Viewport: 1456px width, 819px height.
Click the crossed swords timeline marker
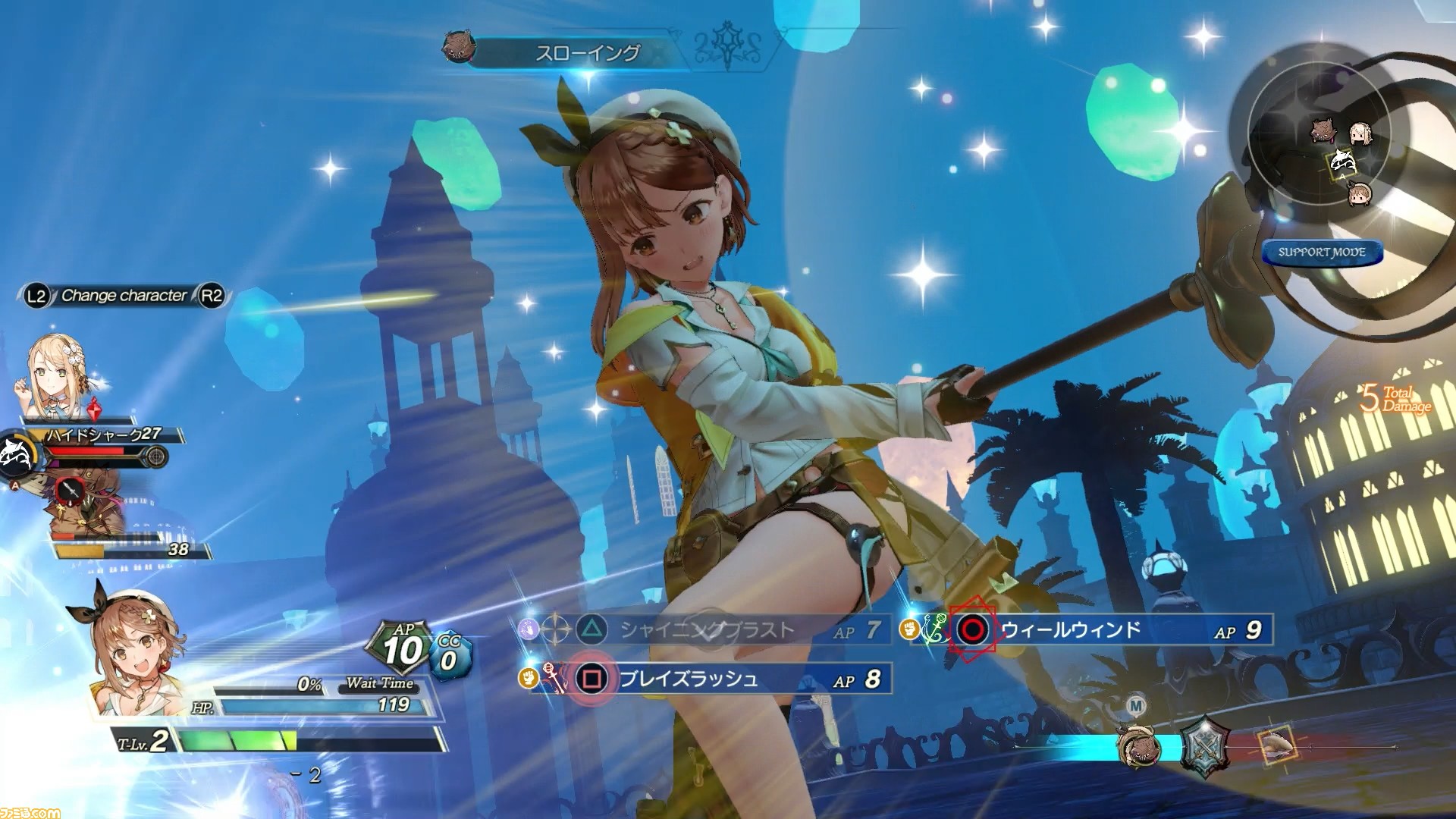click(x=1207, y=747)
